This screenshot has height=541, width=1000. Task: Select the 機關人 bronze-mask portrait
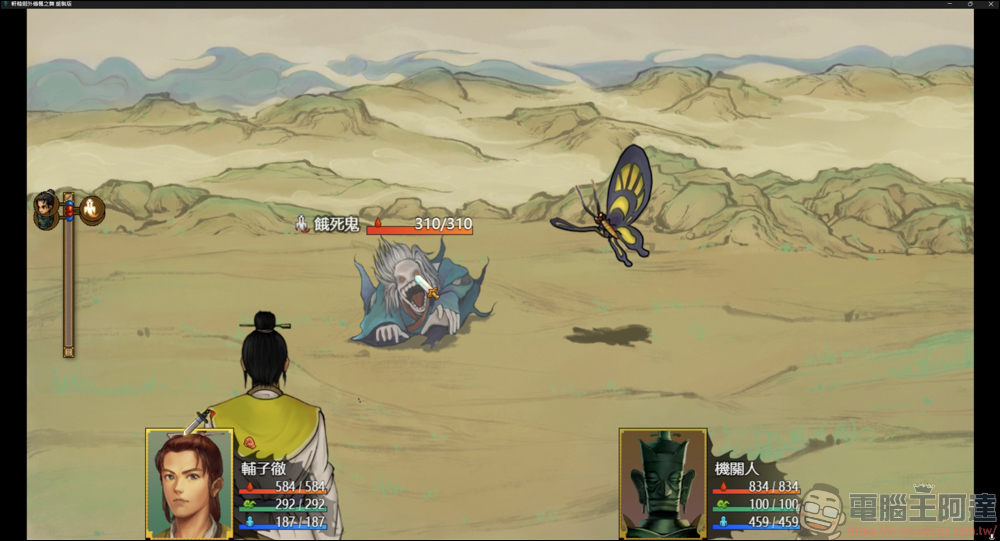662,482
